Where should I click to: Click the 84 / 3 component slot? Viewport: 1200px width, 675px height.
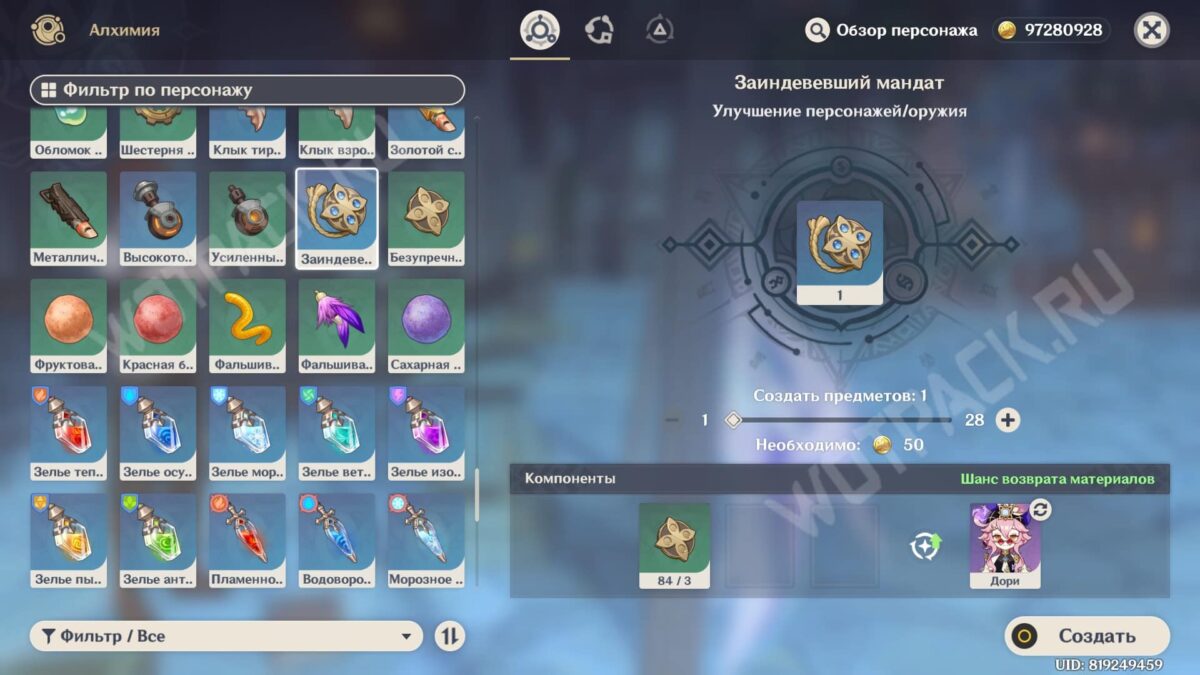pos(674,545)
